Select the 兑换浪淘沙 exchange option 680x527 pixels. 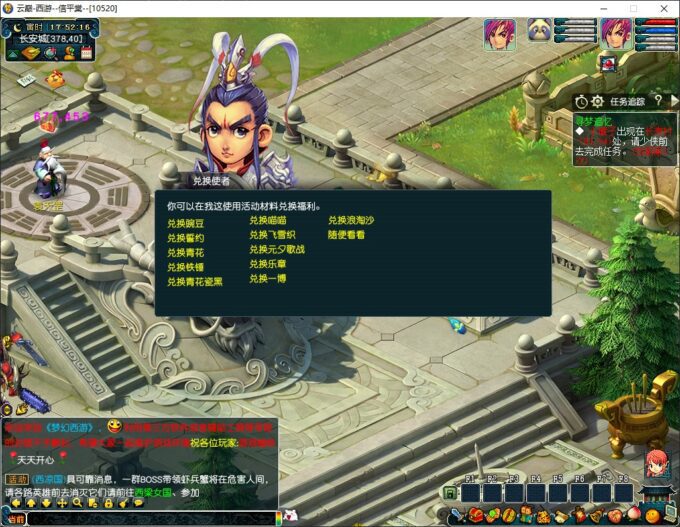[x=351, y=220]
